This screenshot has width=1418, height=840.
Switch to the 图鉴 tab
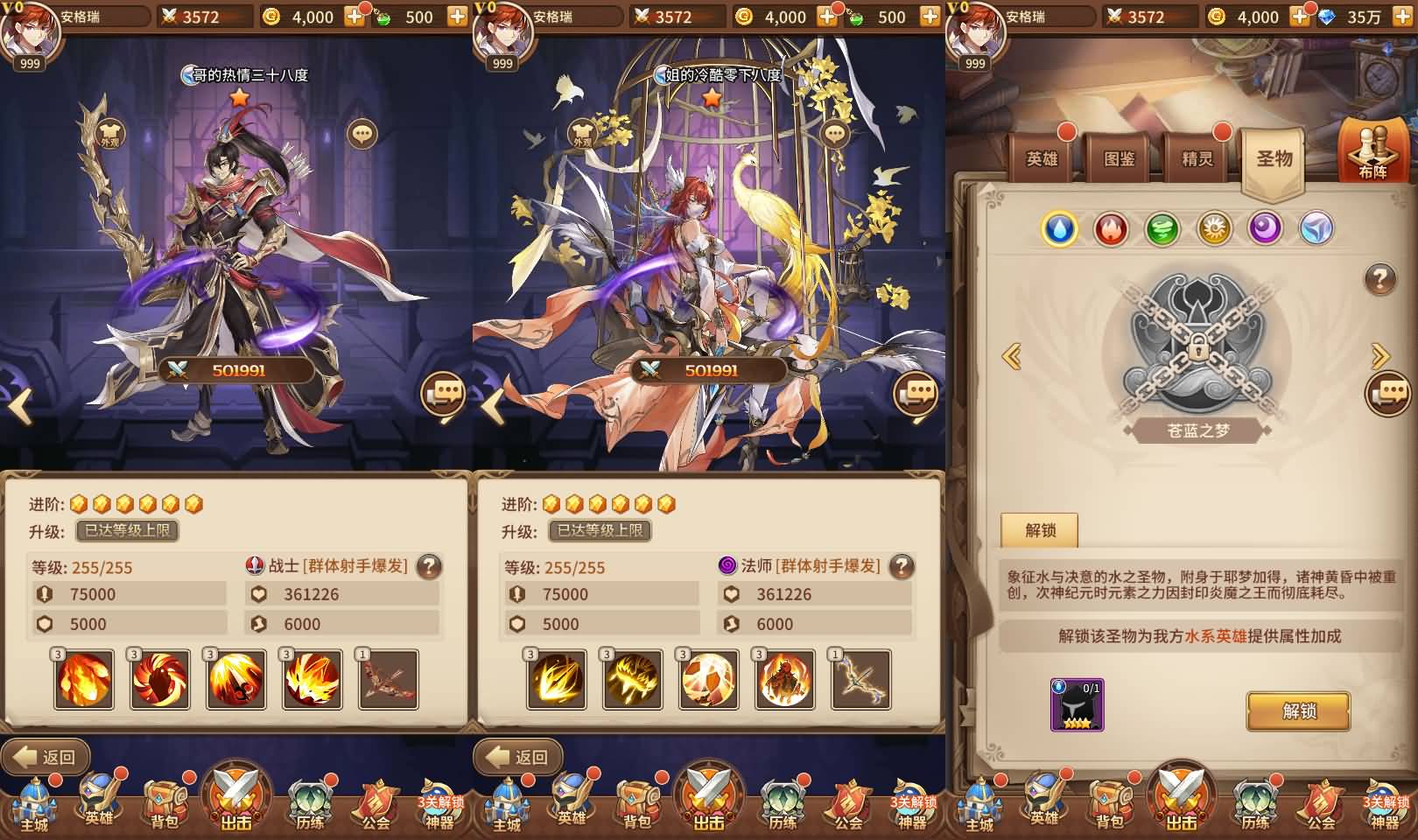[x=1120, y=159]
